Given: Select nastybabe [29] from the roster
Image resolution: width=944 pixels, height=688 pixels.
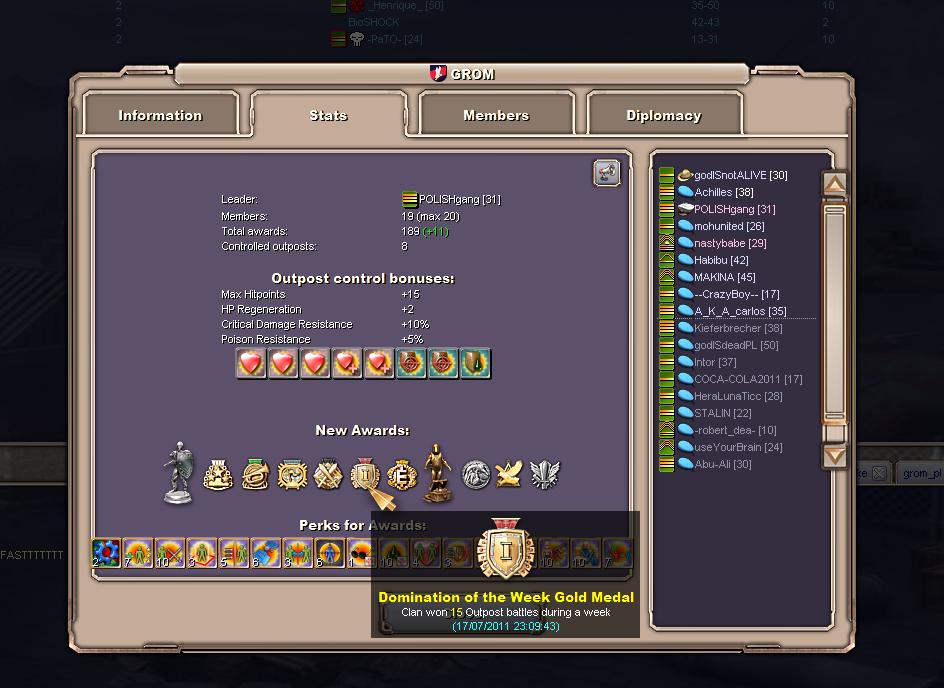Looking at the screenshot, I should coord(730,243).
